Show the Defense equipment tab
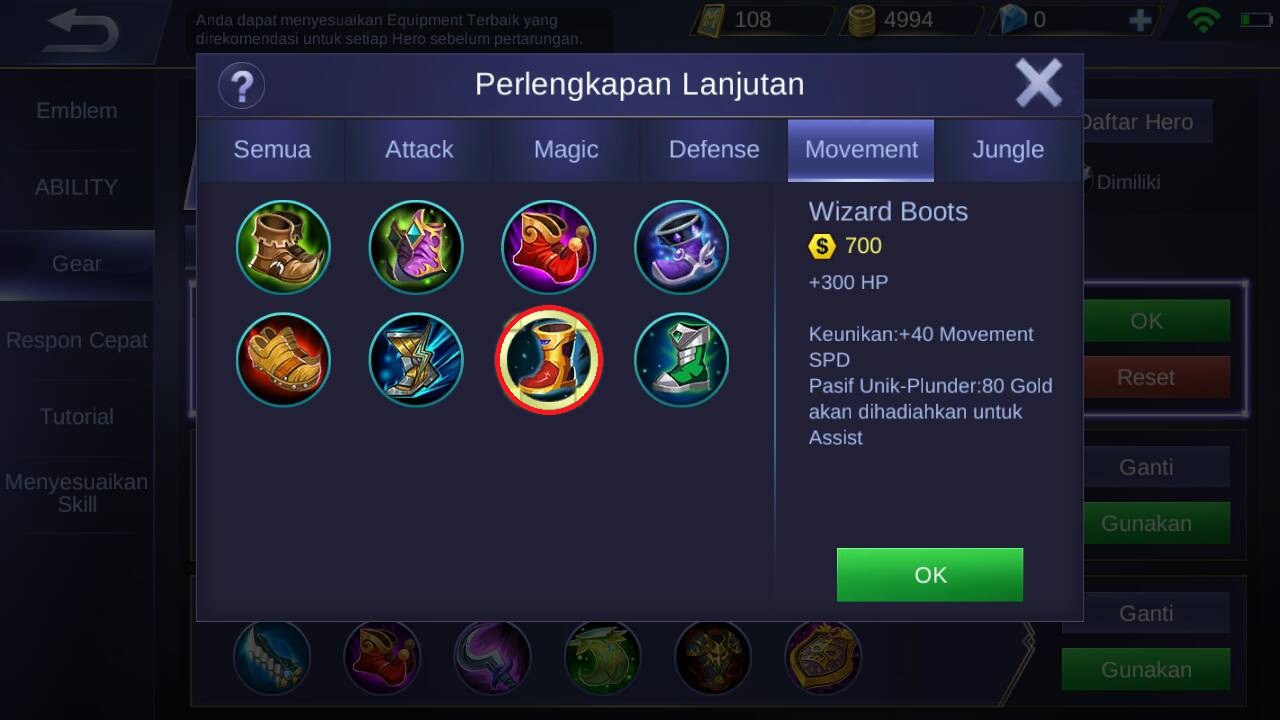 pos(714,150)
